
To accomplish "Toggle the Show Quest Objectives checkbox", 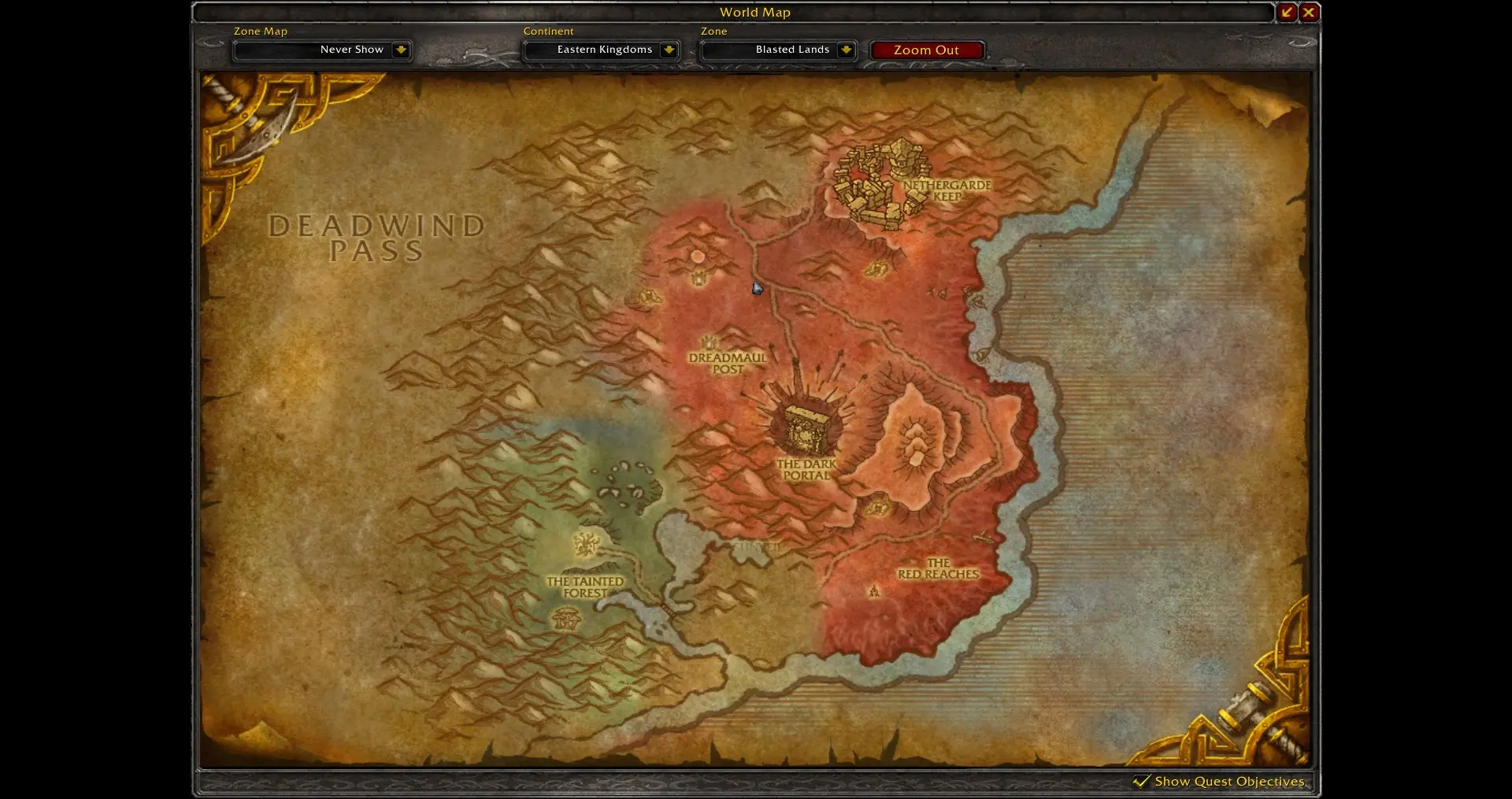I will (x=1141, y=781).
